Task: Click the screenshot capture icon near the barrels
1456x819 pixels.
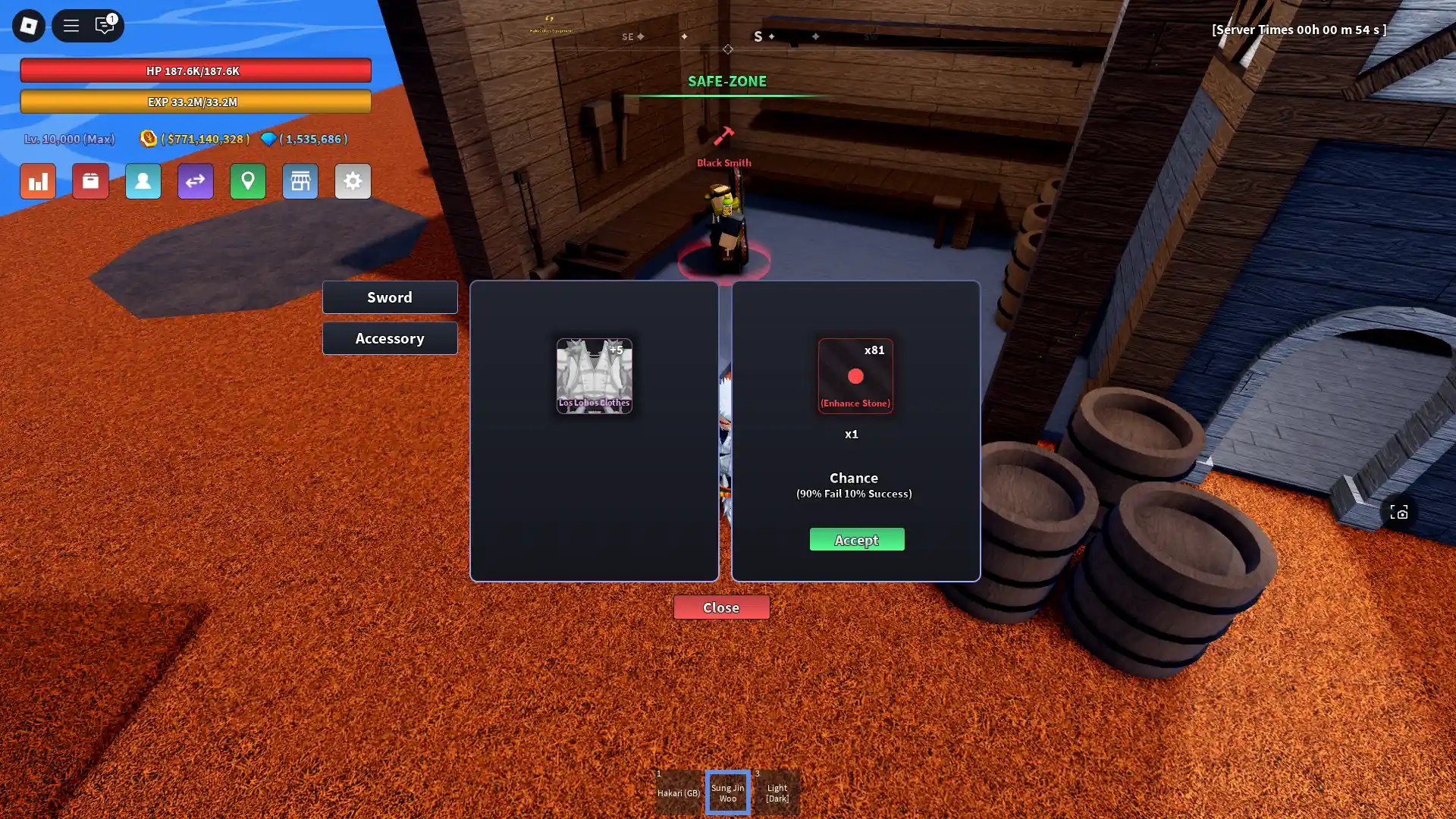Action: pyautogui.click(x=1399, y=512)
